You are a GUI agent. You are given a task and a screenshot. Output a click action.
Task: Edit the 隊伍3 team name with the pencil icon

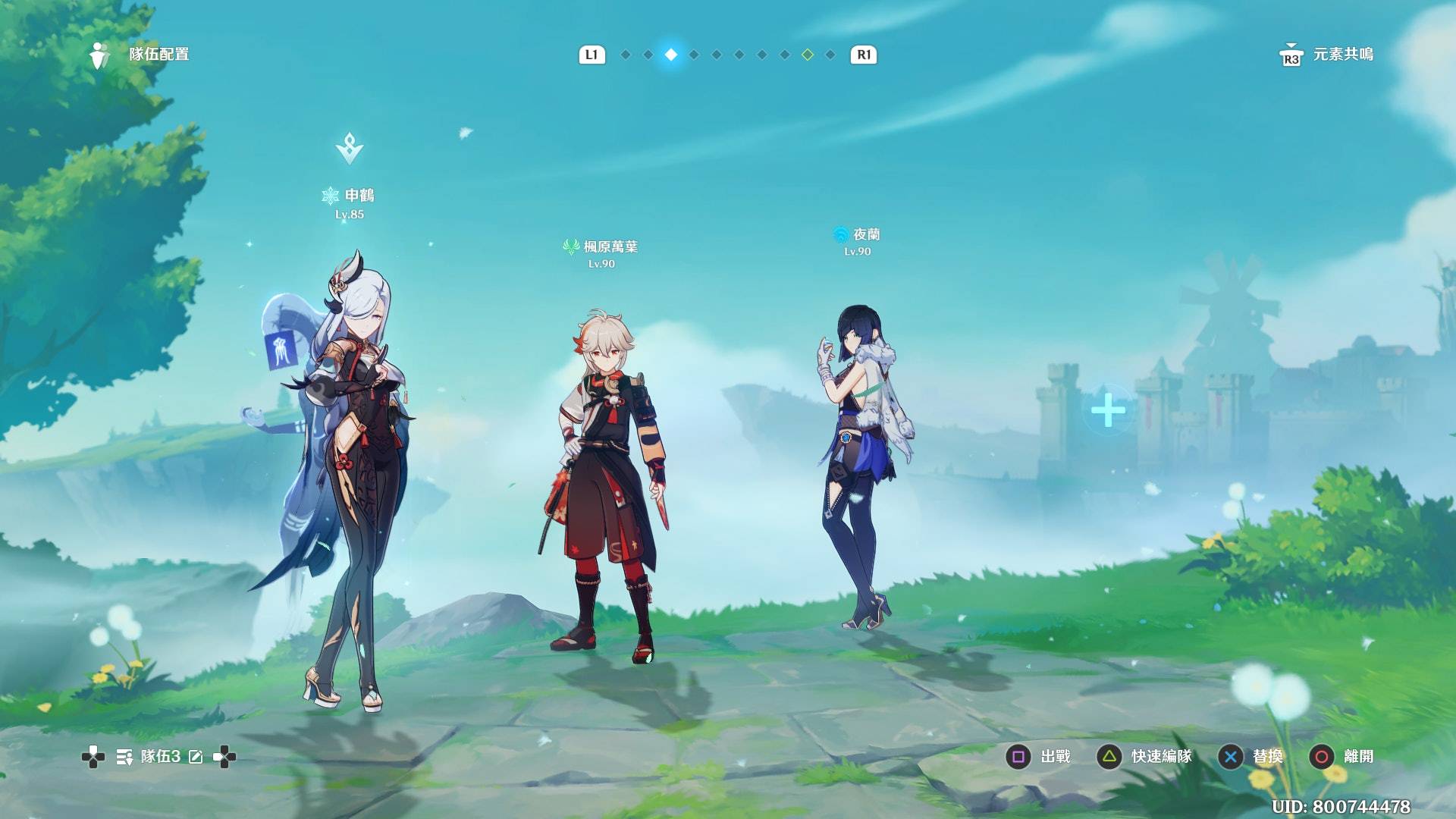(x=196, y=757)
